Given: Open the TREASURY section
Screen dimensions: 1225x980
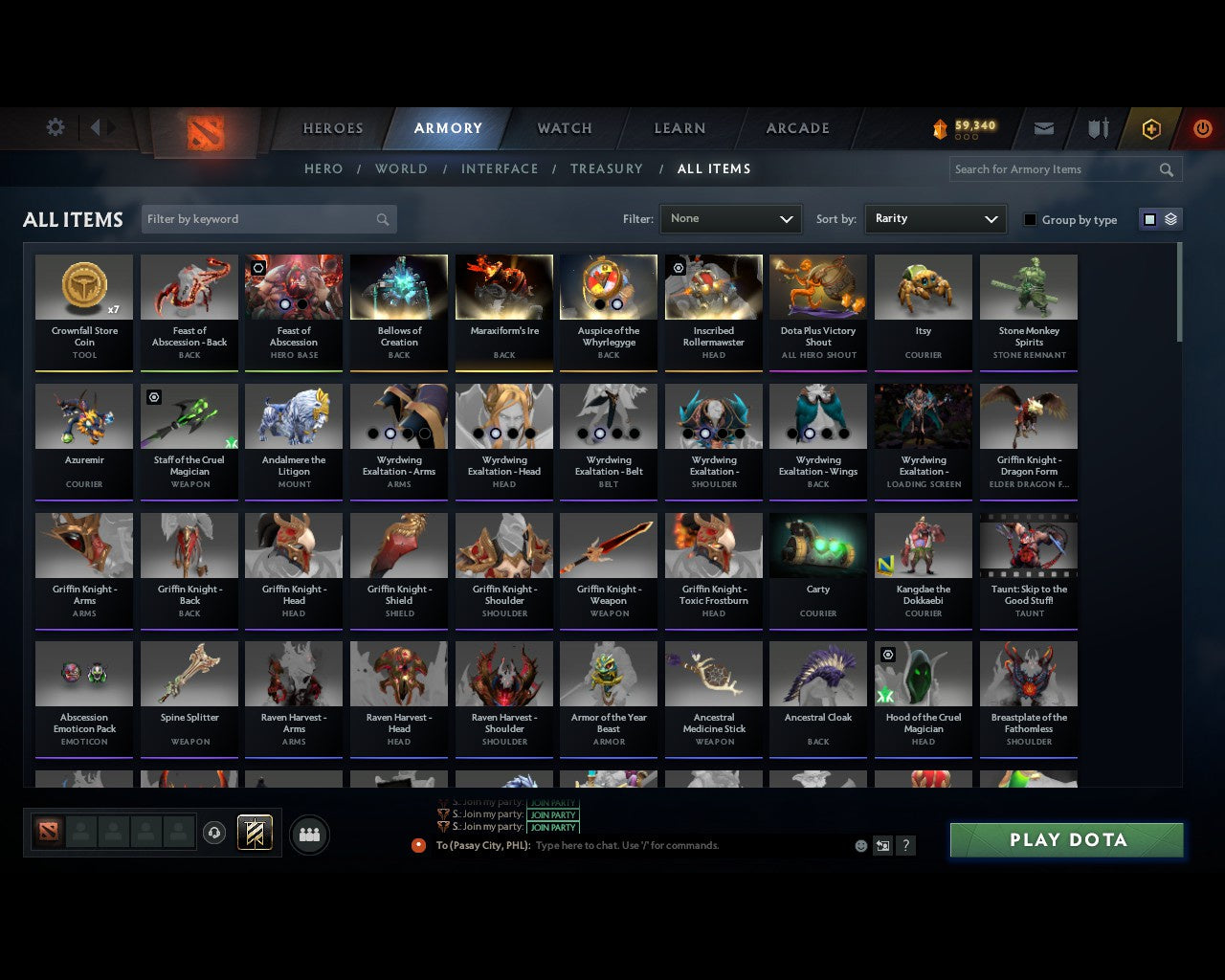Looking at the screenshot, I should 607,168.
